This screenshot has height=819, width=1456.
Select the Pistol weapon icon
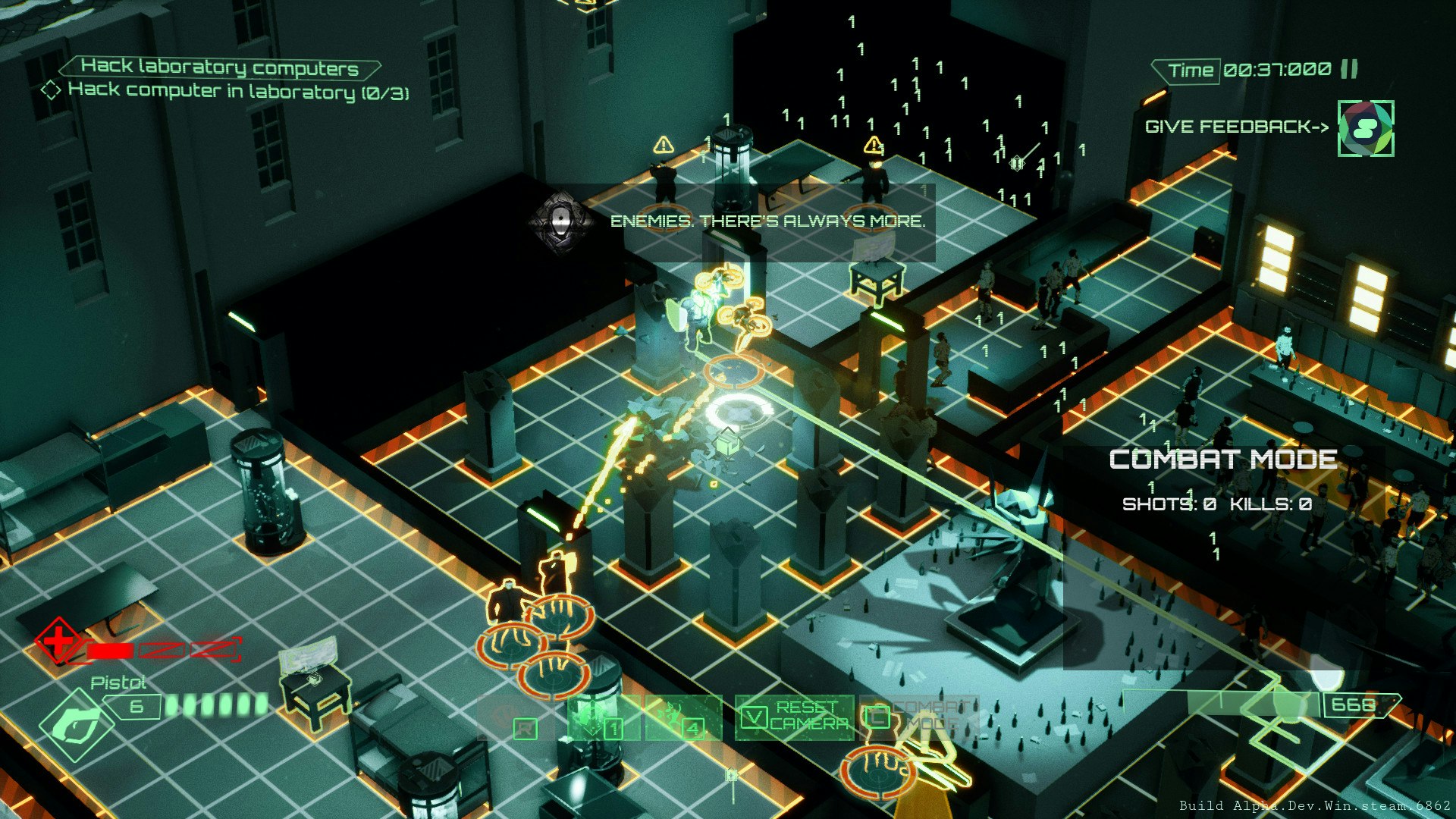(77, 725)
